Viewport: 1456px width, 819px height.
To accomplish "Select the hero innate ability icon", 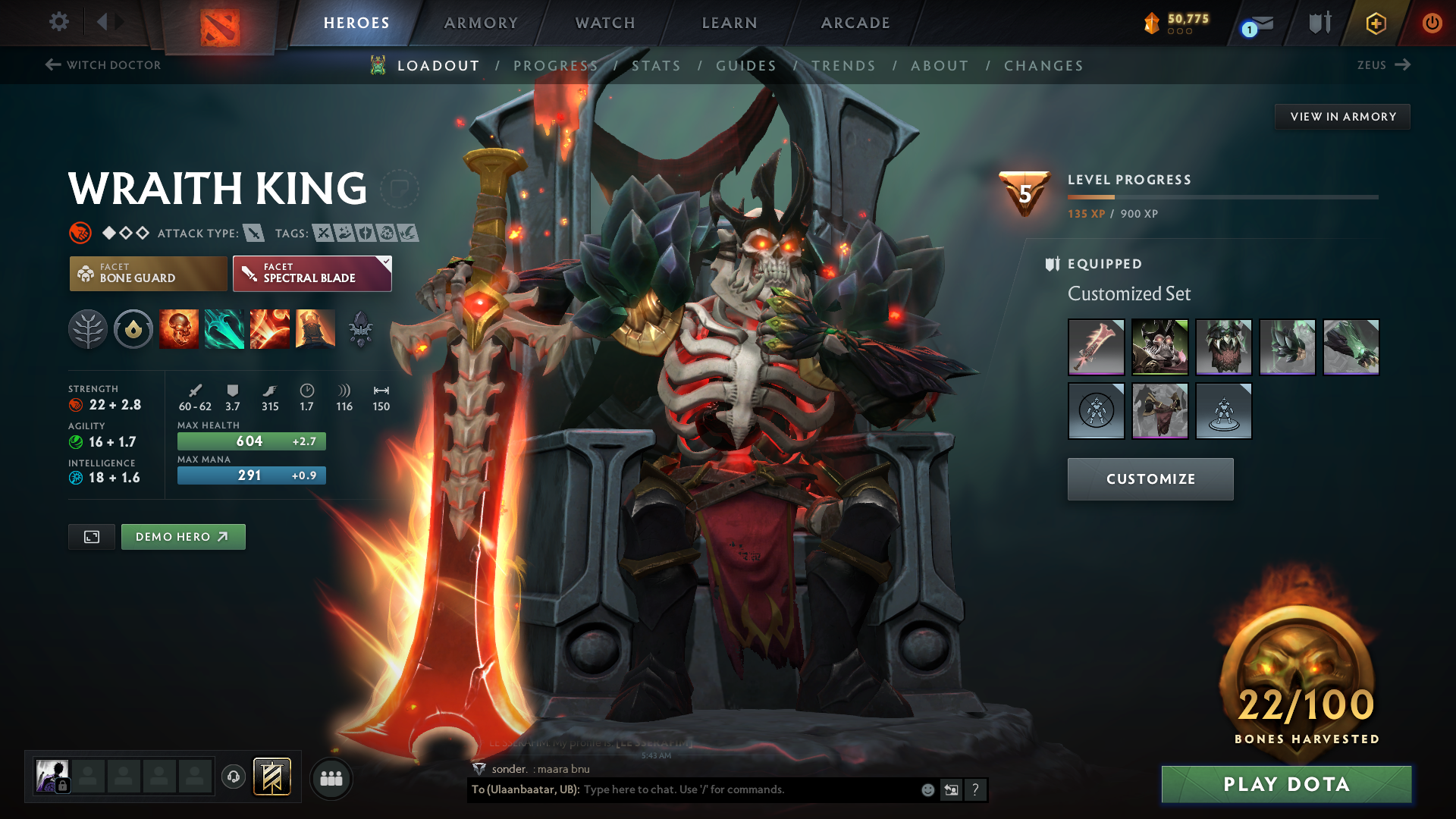I will pyautogui.click(x=133, y=328).
